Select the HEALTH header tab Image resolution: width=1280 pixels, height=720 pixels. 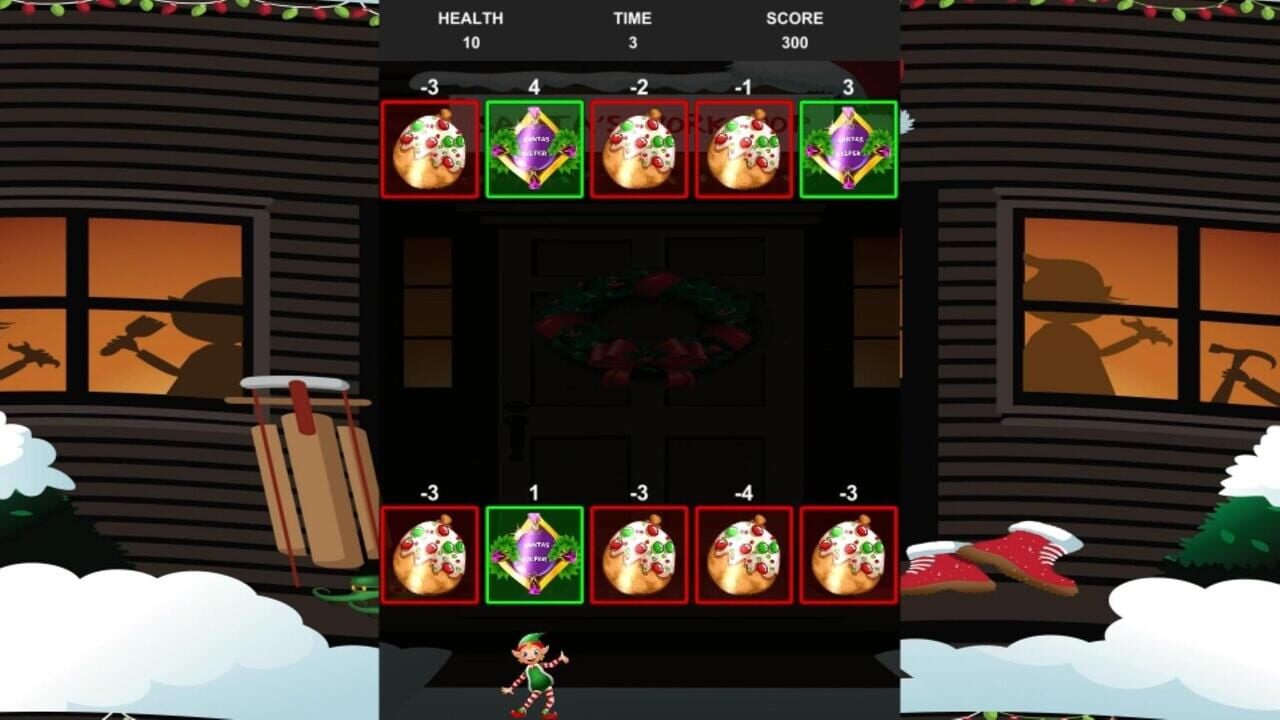[x=470, y=18]
